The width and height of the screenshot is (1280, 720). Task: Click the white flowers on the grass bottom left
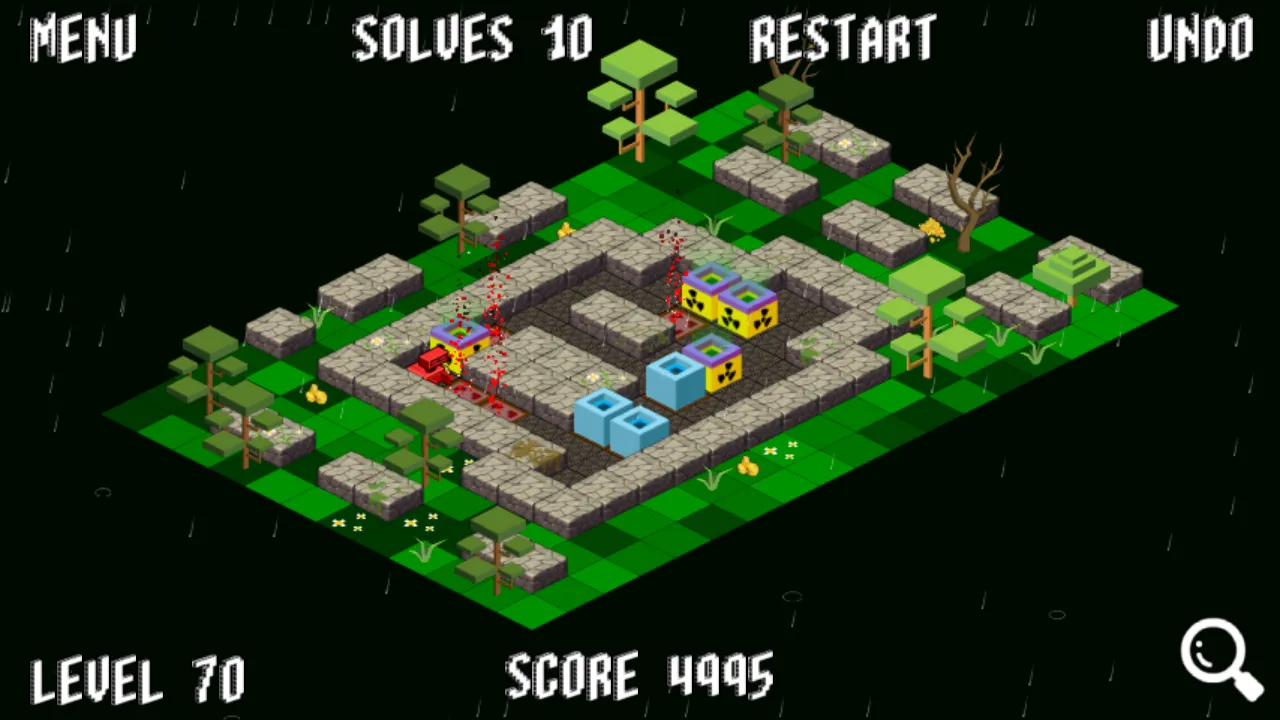tap(348, 524)
